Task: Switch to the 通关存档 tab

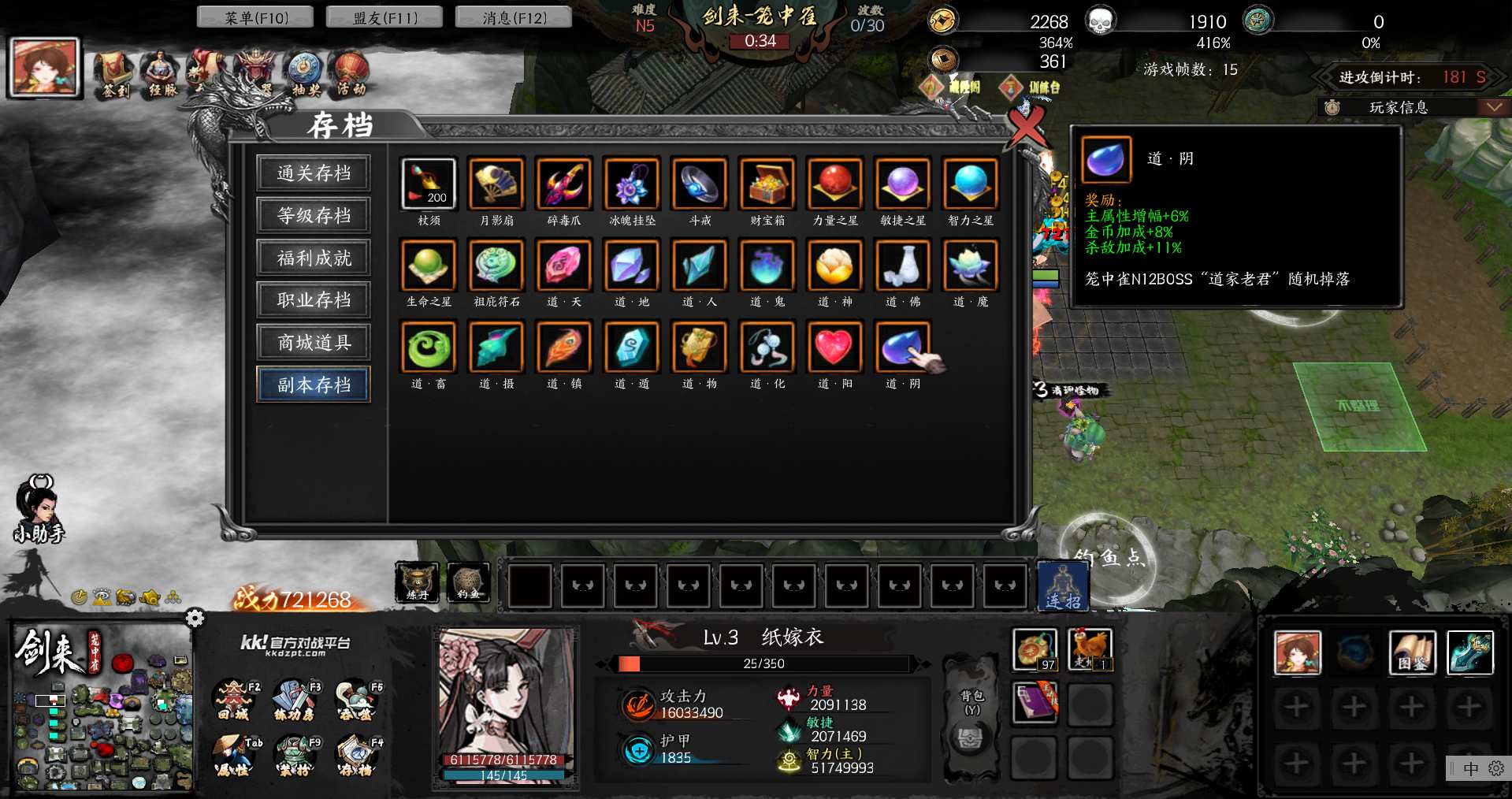Action: (314, 173)
